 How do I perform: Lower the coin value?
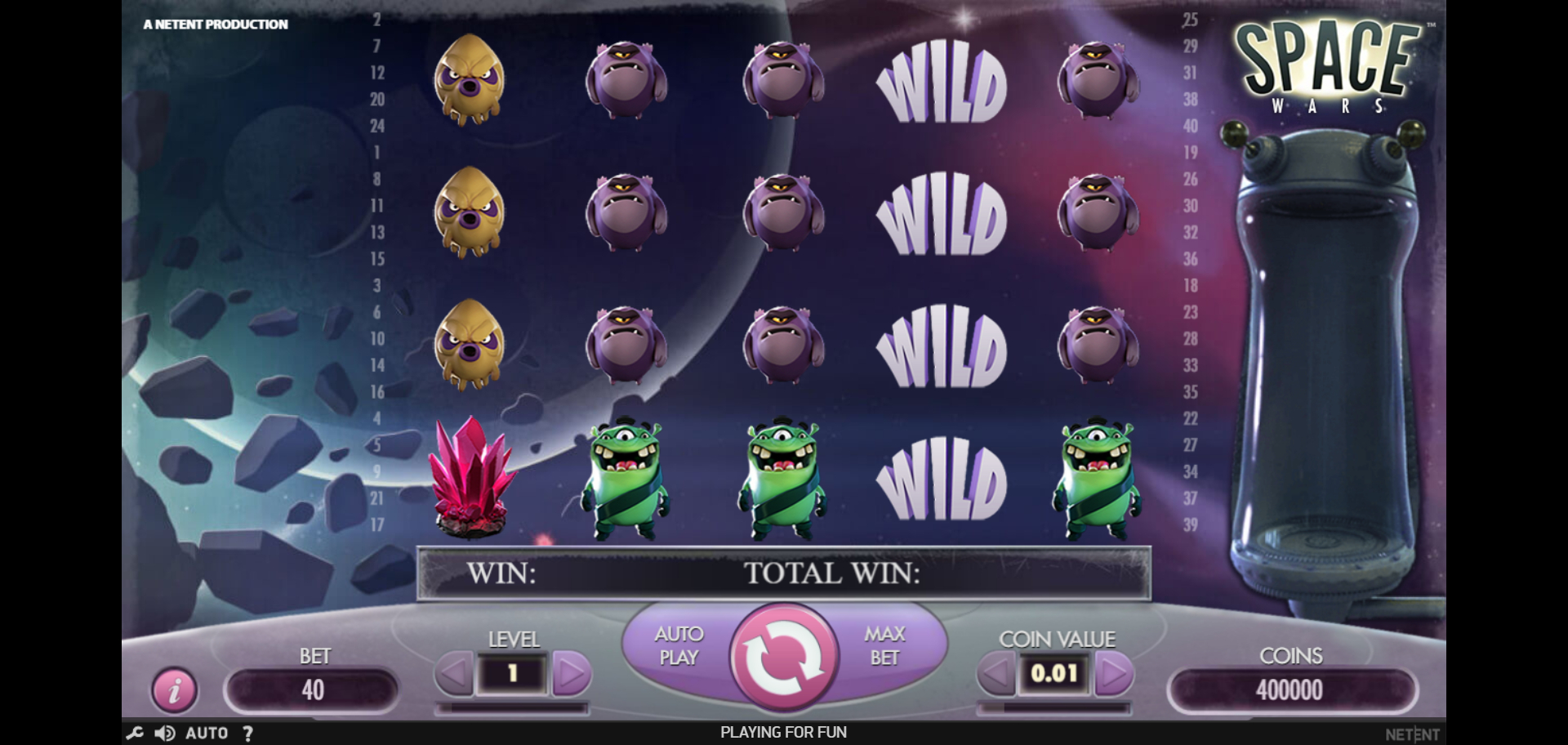pyautogui.click(x=996, y=674)
